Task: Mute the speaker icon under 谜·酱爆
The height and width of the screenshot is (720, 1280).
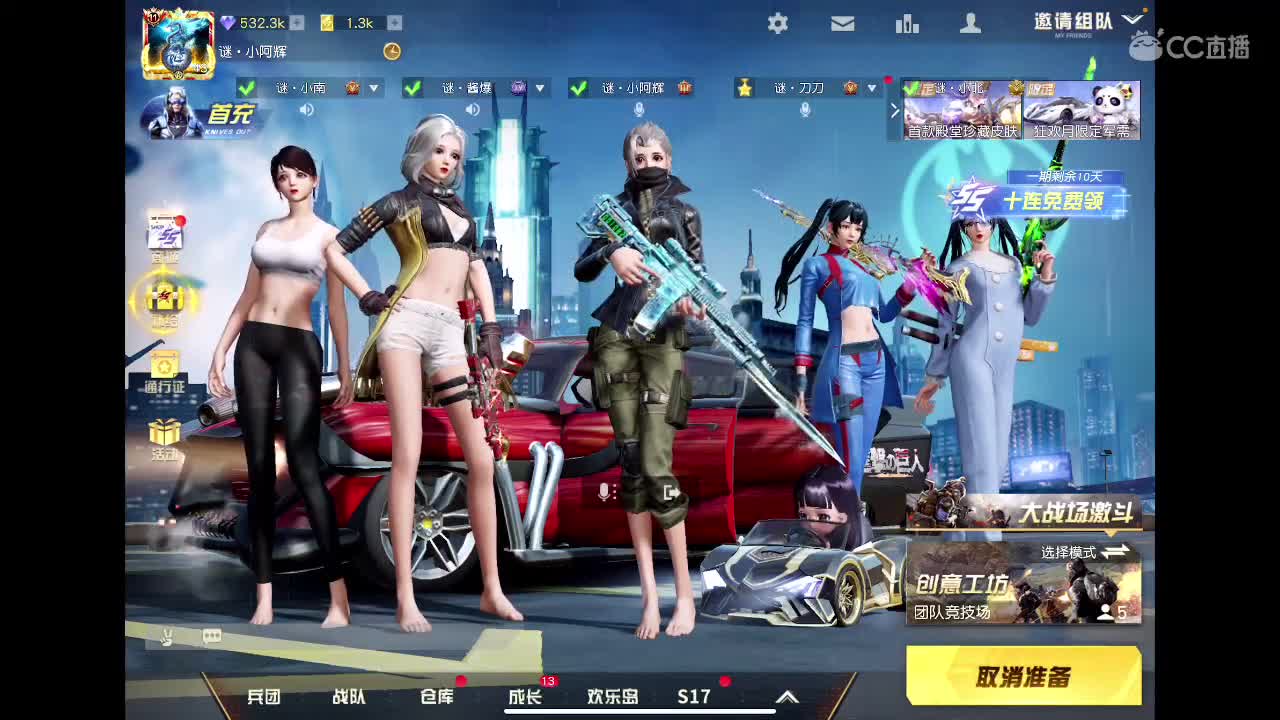Action: (470, 108)
